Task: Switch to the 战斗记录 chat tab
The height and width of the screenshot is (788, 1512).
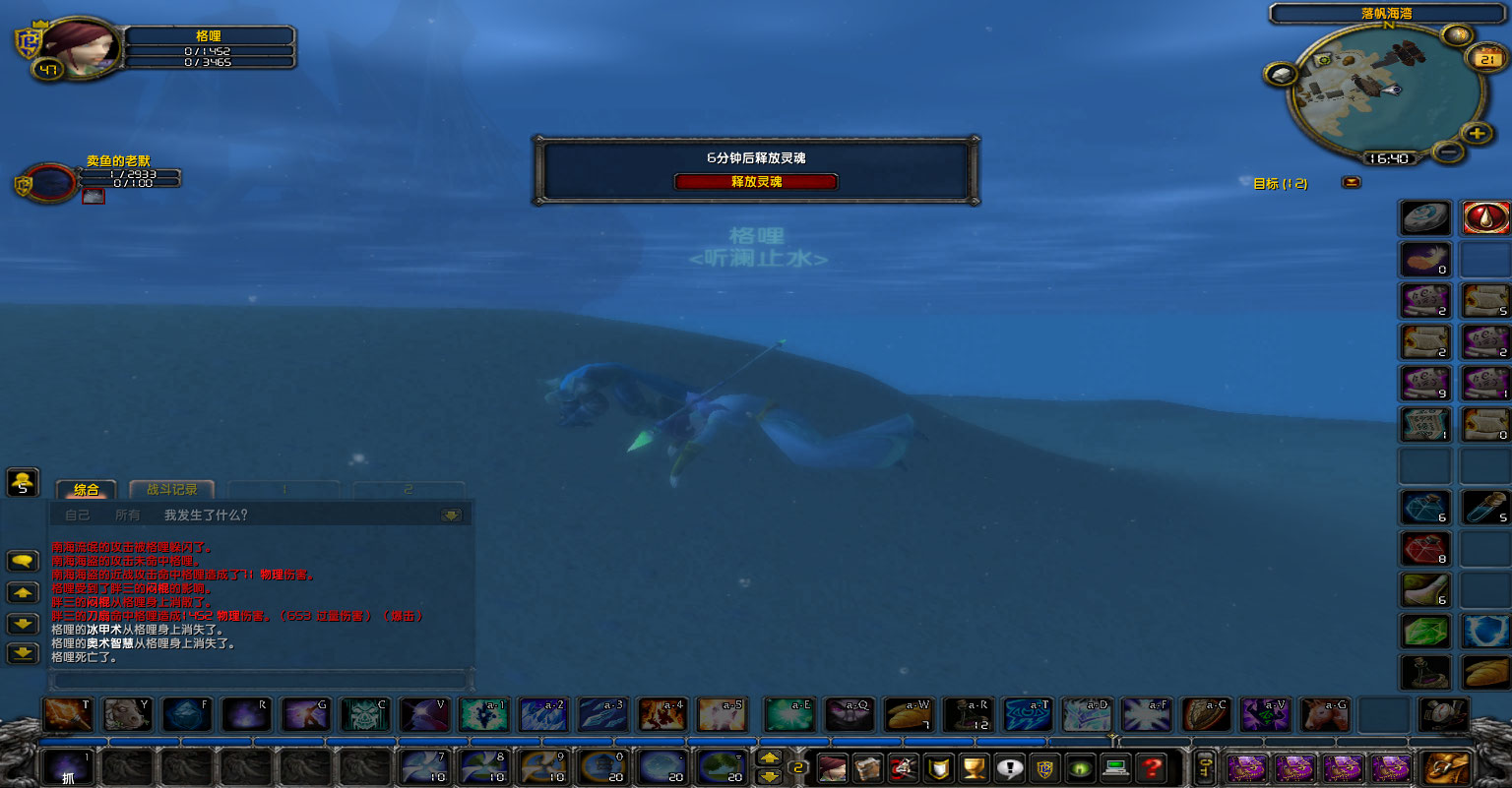Action: (173, 489)
